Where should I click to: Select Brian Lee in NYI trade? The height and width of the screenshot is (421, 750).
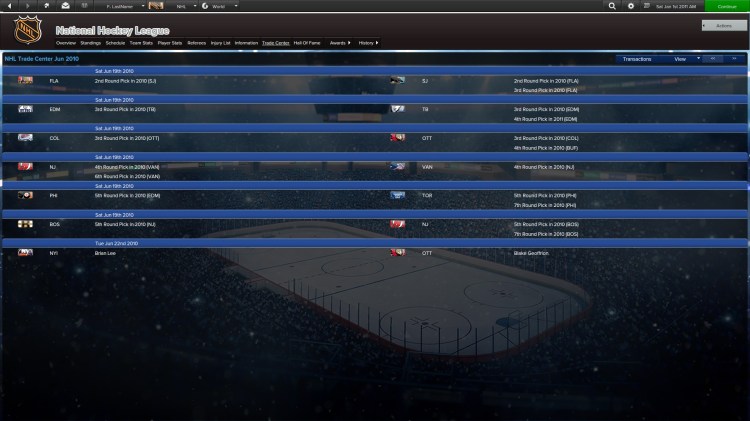pos(104,253)
